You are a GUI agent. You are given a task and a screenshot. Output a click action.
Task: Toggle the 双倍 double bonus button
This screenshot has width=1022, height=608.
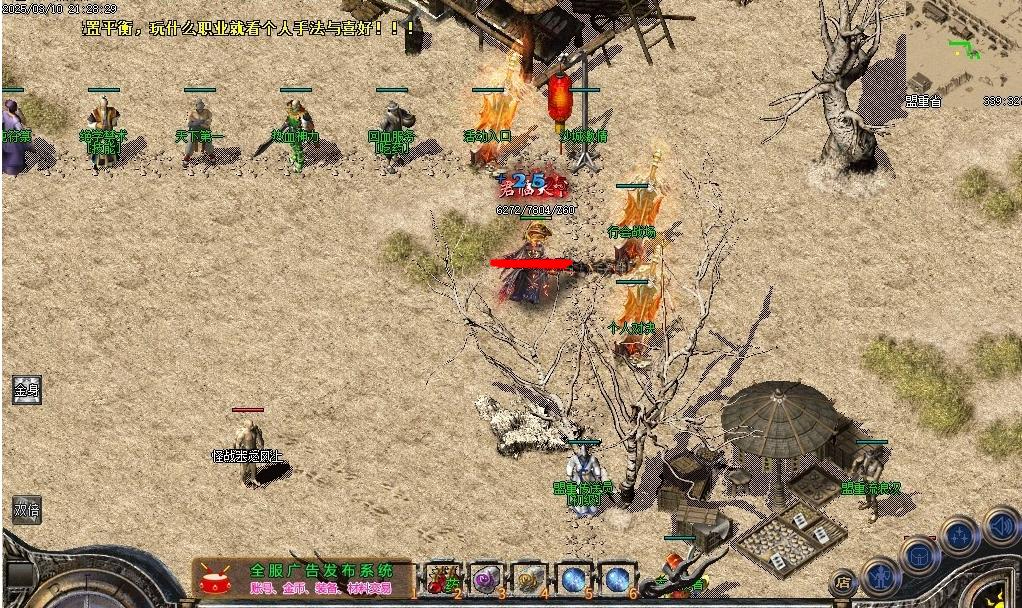click(27, 509)
